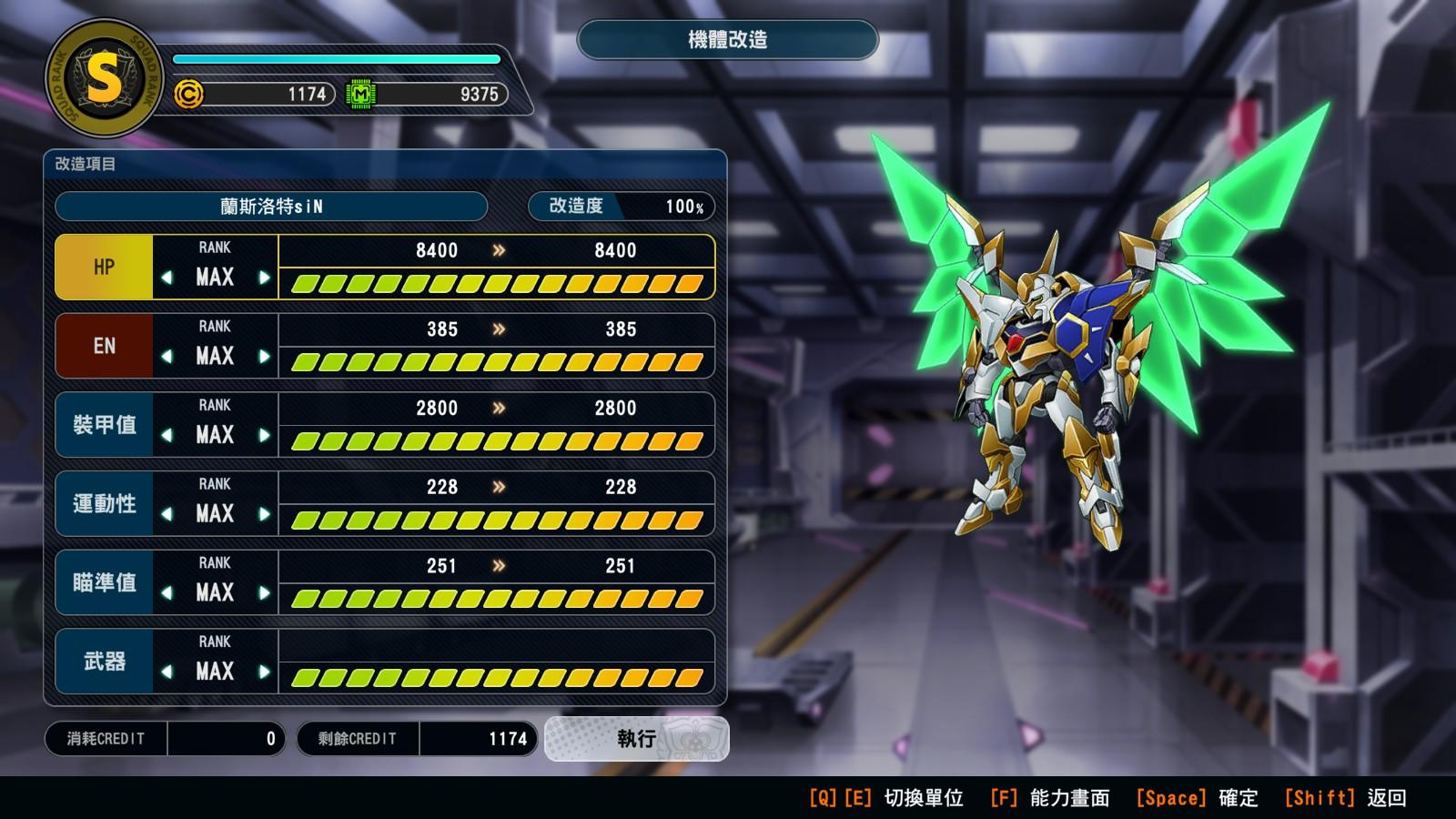
Task: Increase 瞄準值 rank with right arrow
Action: [x=264, y=593]
